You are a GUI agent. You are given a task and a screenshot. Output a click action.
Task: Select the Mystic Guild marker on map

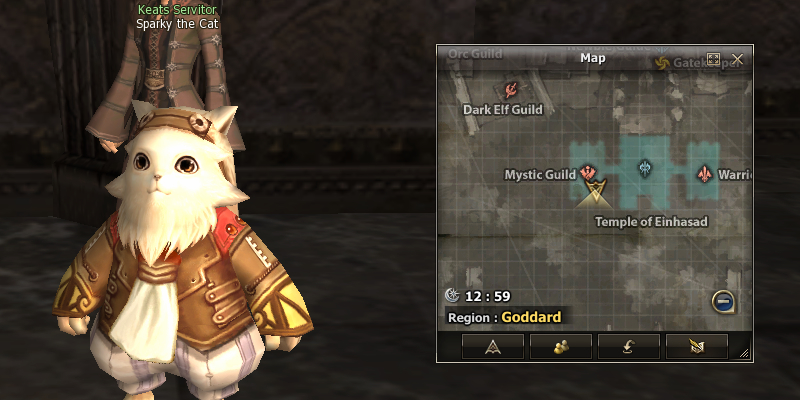588,173
